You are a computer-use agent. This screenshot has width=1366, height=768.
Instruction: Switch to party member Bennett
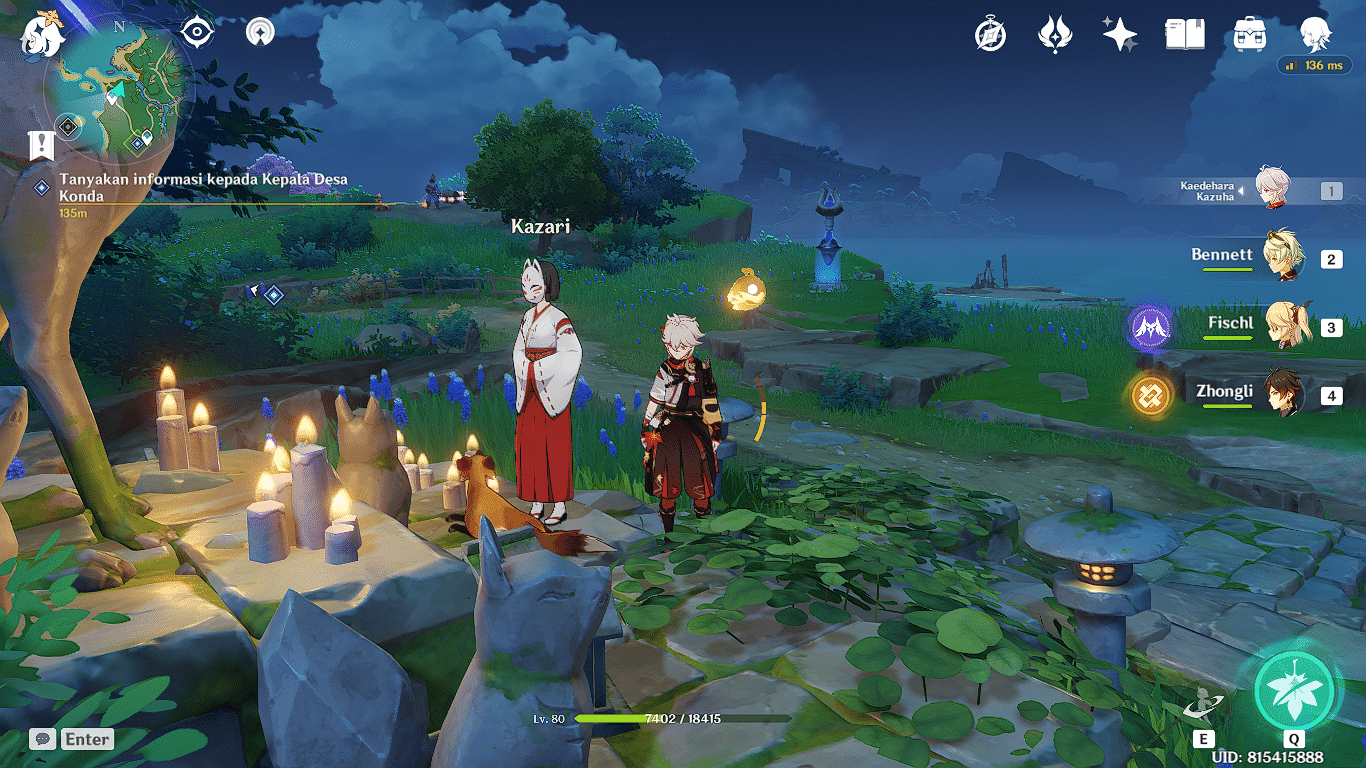tap(1280, 257)
